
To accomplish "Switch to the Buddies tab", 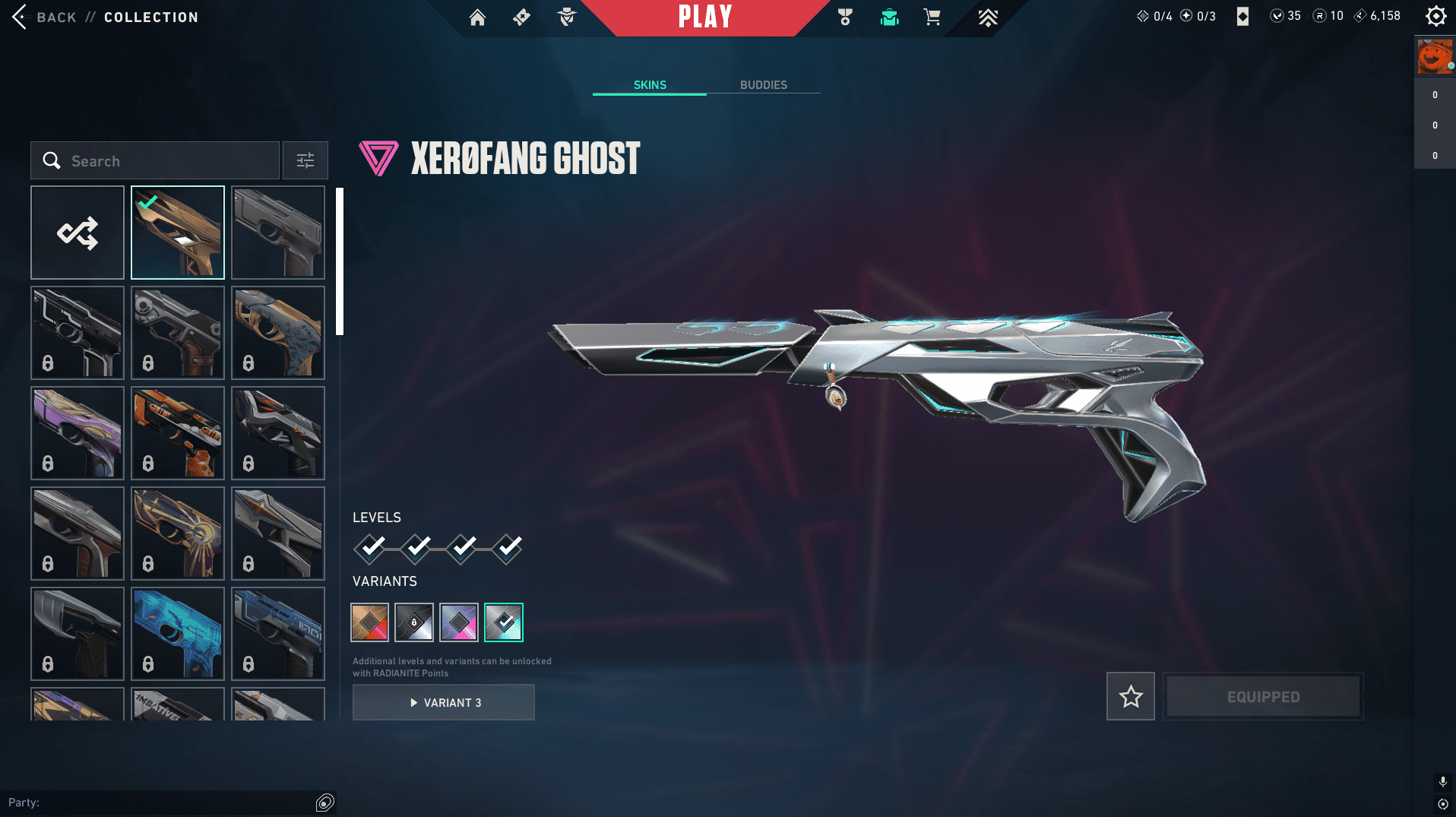I will (763, 85).
